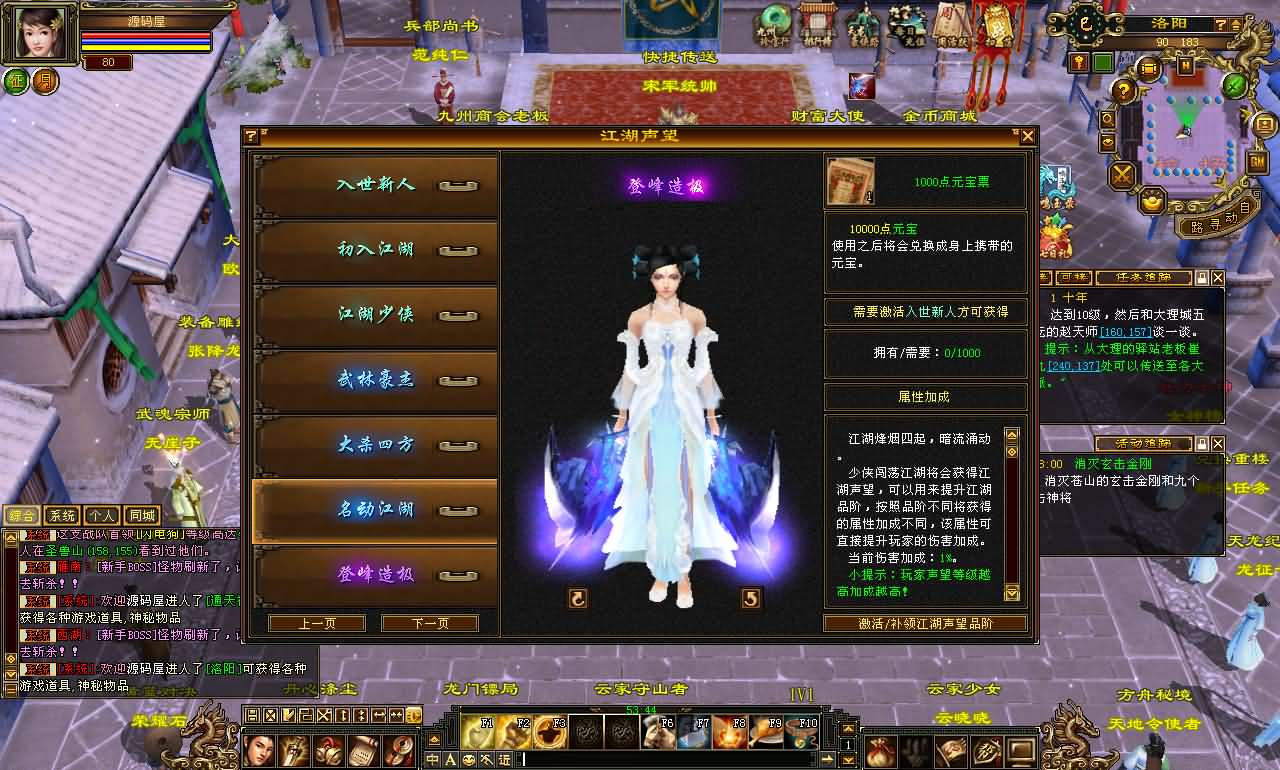
Task: Click the up-arrow expander beside 洛阳 title
Action: (1235, 23)
